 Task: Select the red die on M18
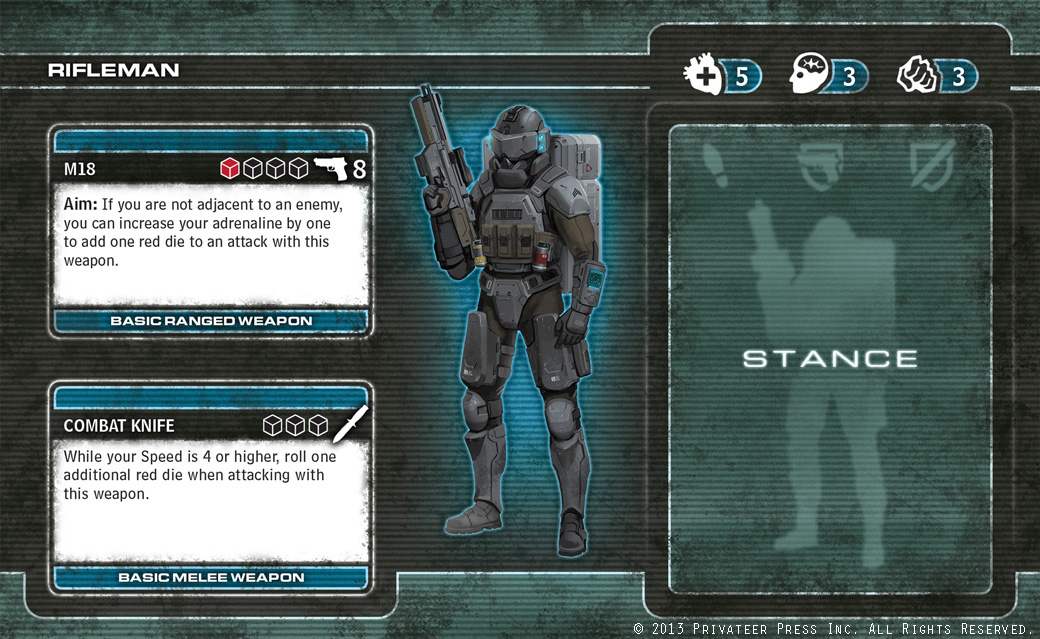229,169
